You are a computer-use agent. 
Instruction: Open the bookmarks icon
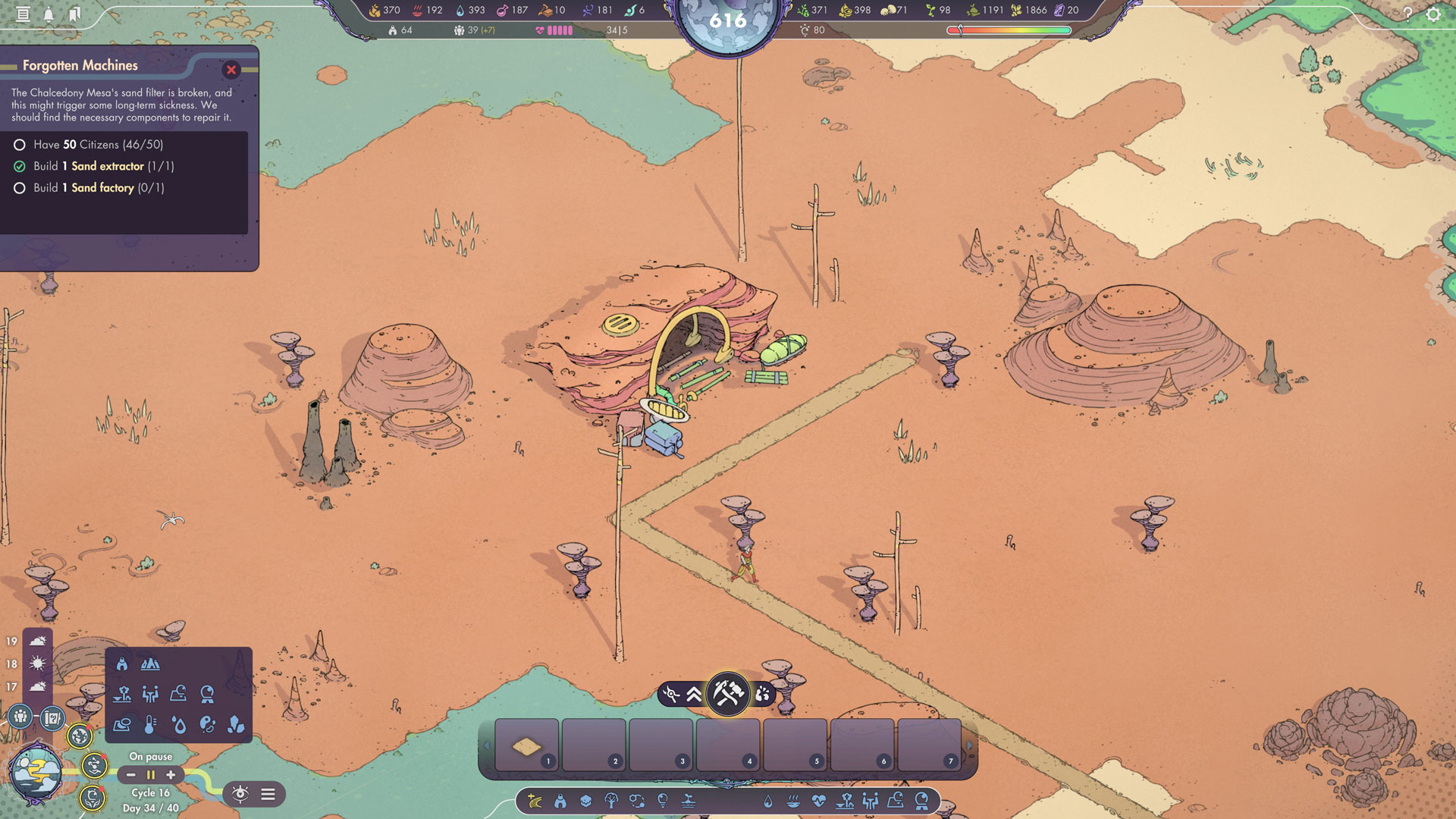(x=74, y=14)
